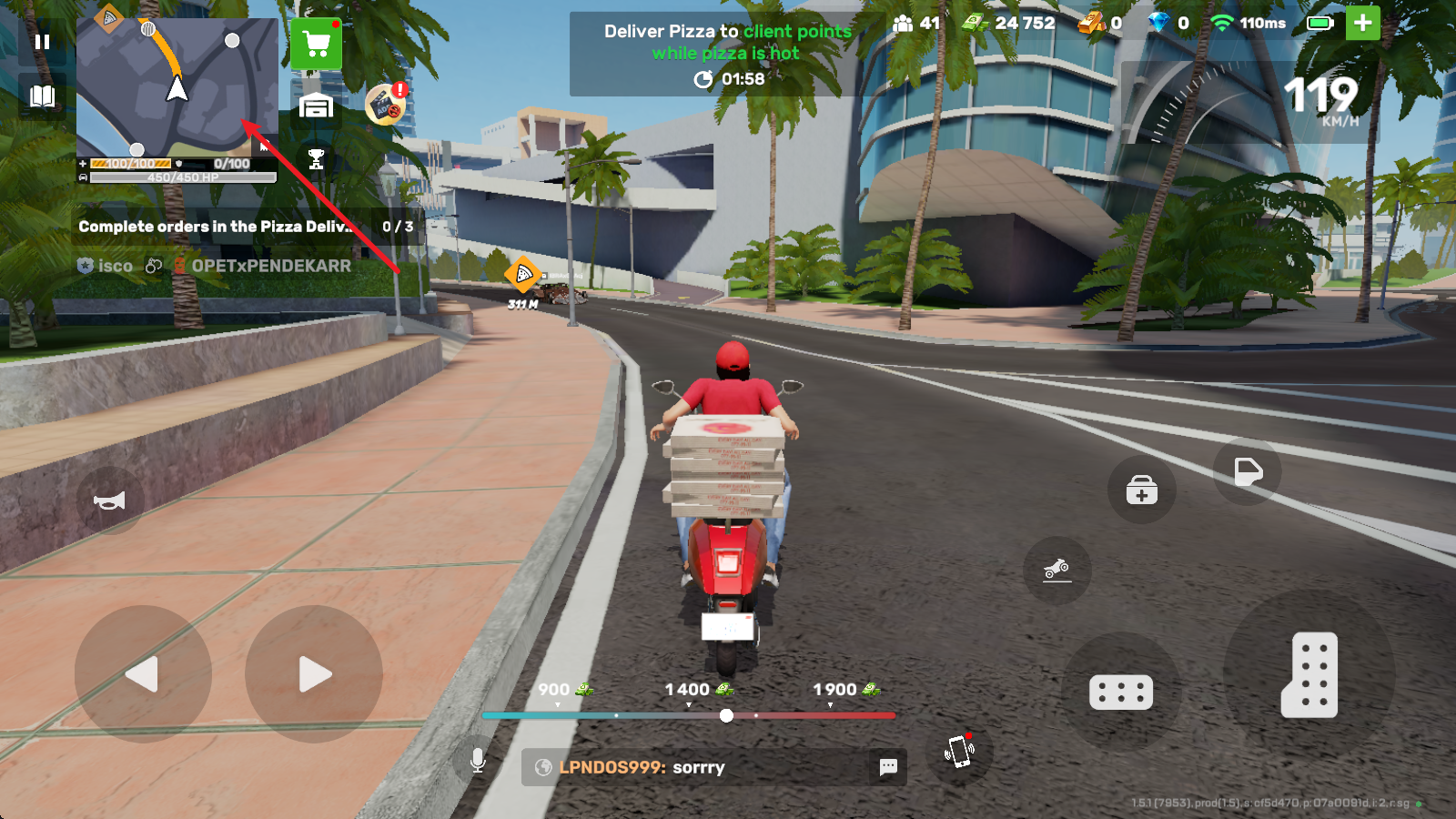
Task: Open the green shopping cart store
Action: (x=316, y=44)
